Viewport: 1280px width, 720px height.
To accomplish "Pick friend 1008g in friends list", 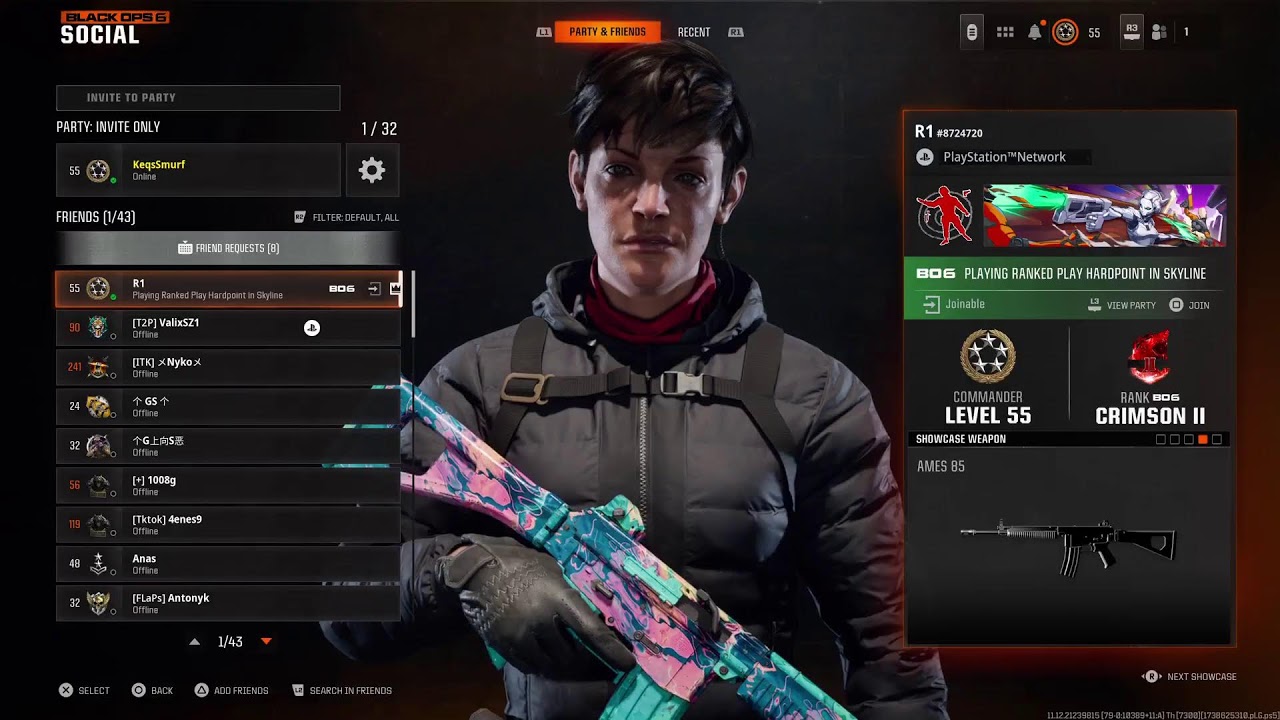I will pos(228,485).
